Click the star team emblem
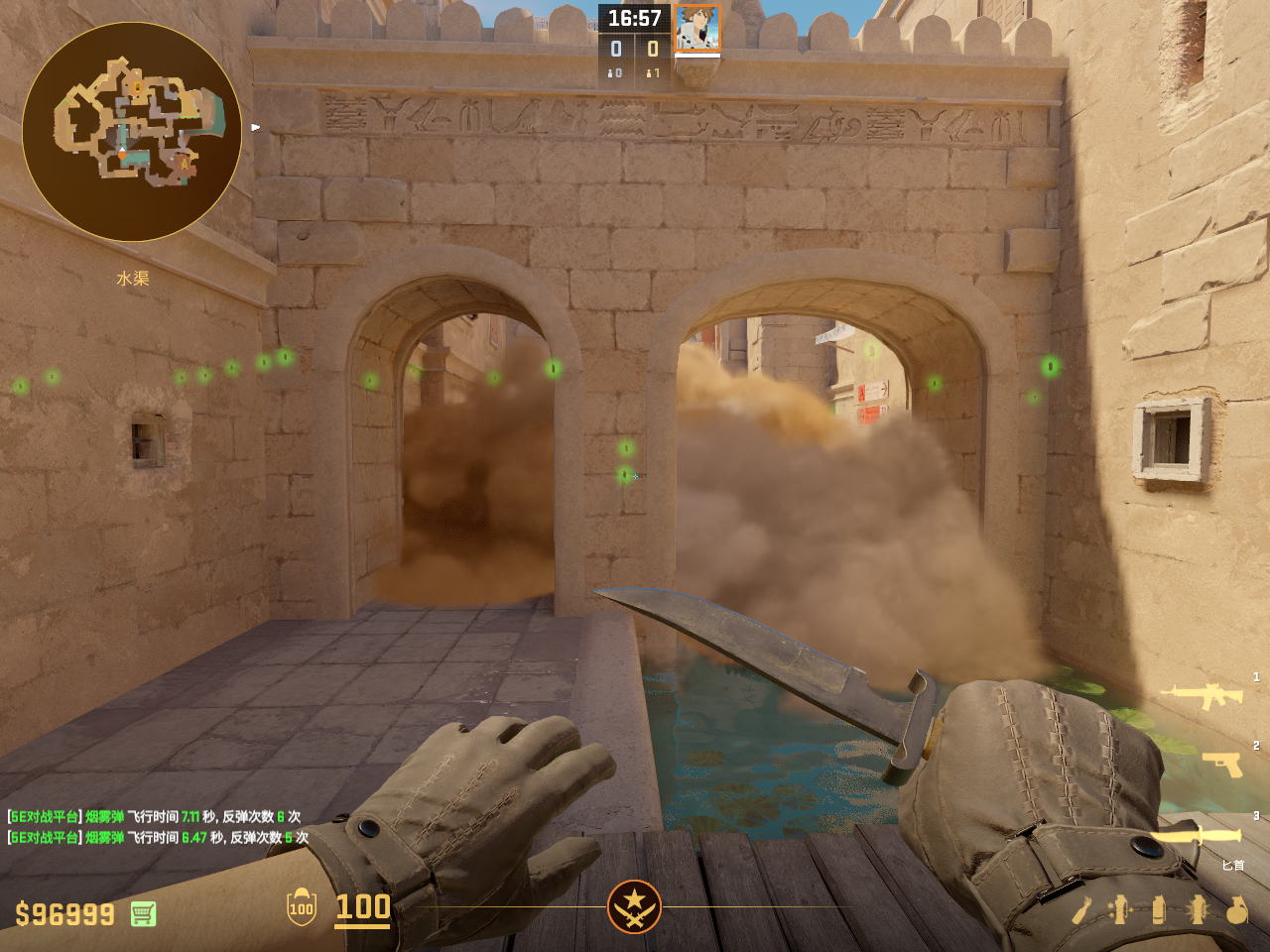1270x952 pixels. coord(634,906)
